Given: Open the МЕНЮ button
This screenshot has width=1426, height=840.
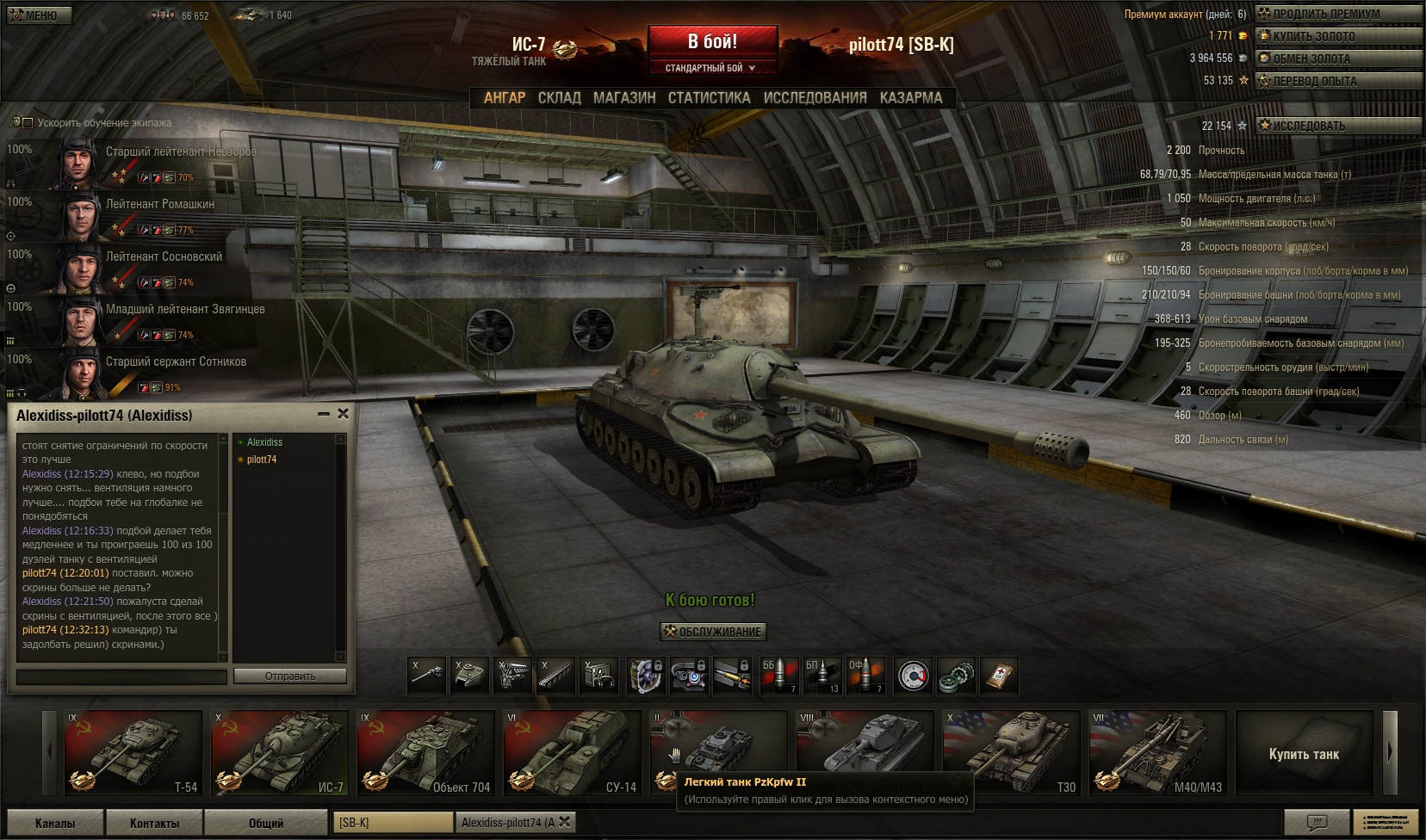Looking at the screenshot, I should (x=40, y=15).
